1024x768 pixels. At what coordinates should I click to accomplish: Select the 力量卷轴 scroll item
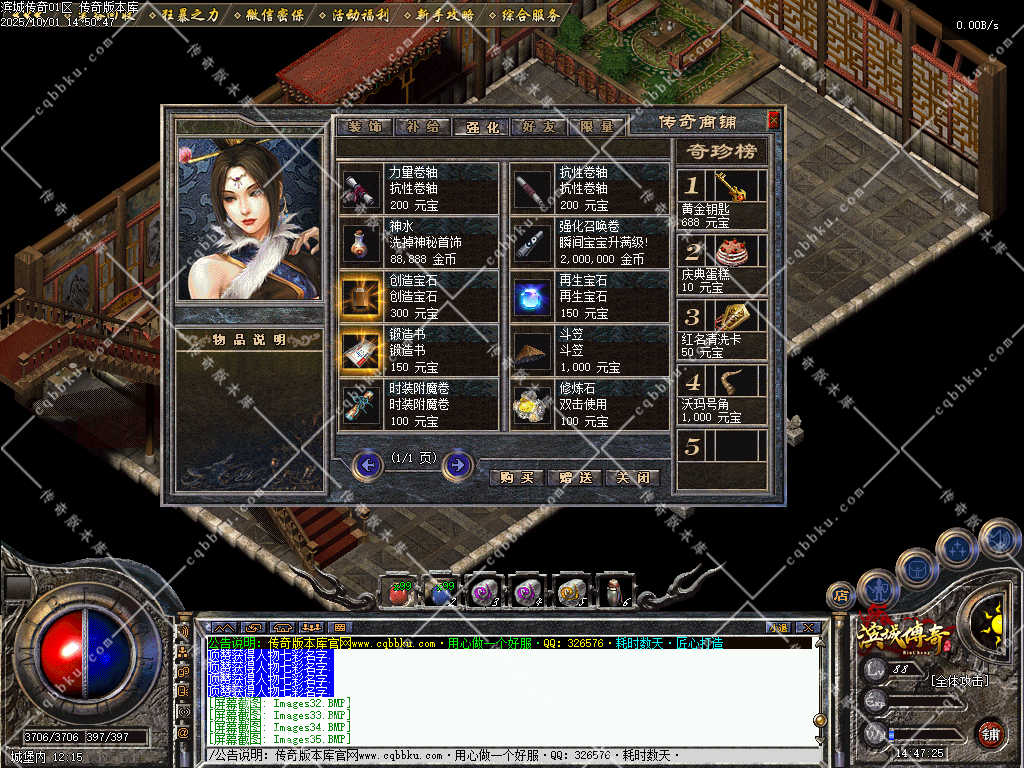(356, 189)
